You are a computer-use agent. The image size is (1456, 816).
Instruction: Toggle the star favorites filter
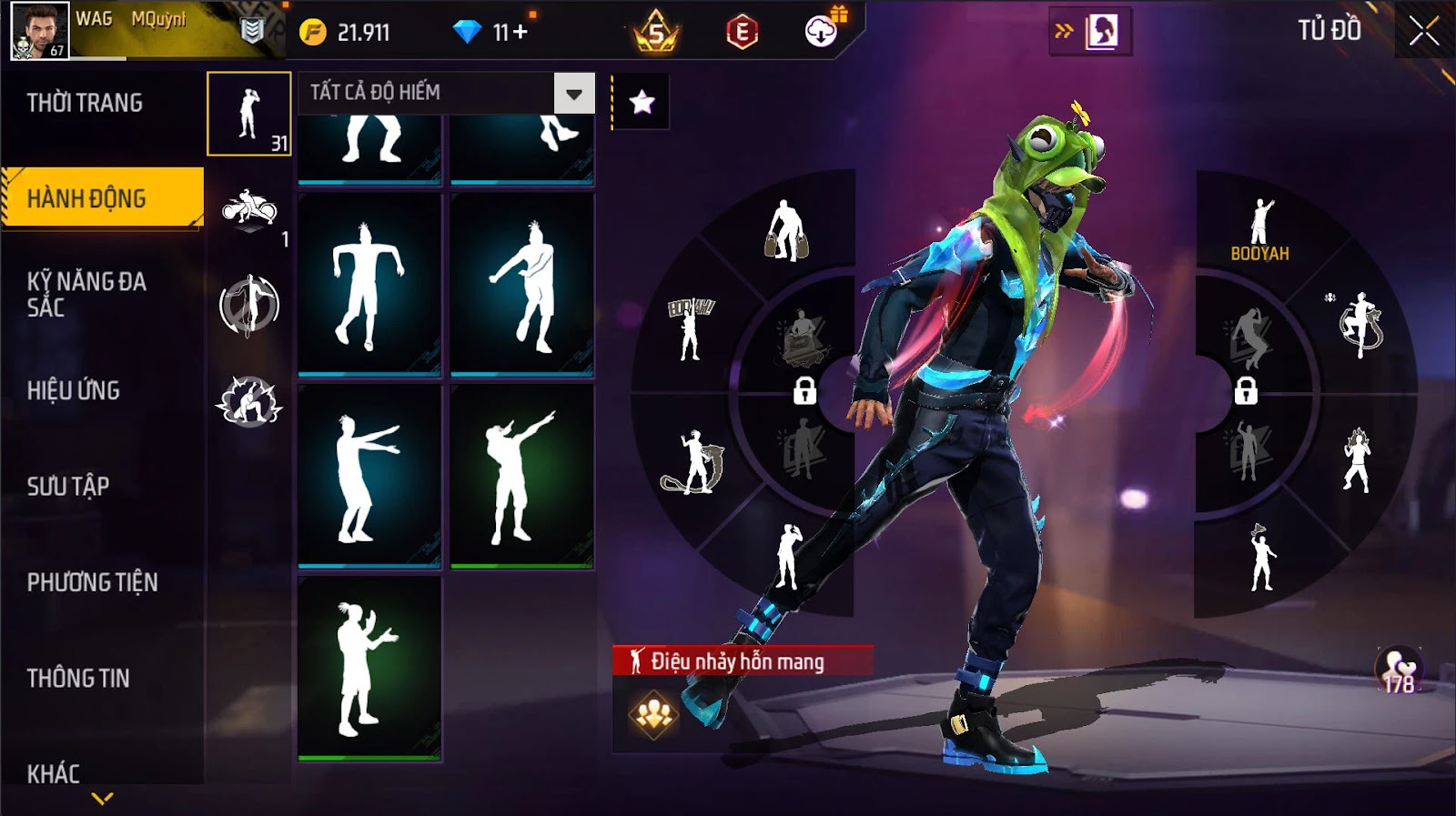(642, 102)
